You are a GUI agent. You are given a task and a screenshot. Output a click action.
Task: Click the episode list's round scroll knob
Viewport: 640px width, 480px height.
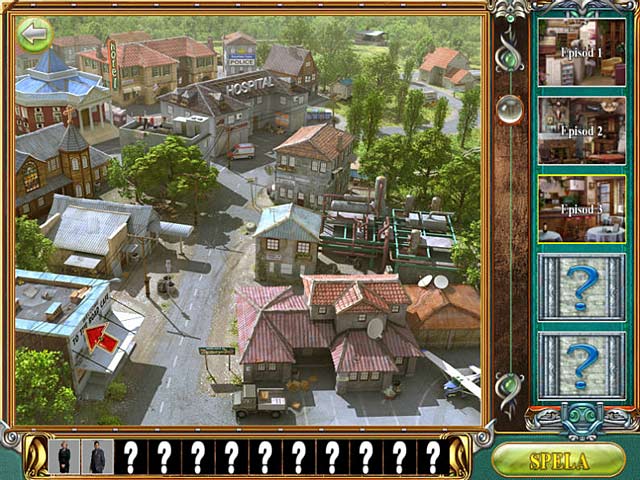tap(511, 109)
